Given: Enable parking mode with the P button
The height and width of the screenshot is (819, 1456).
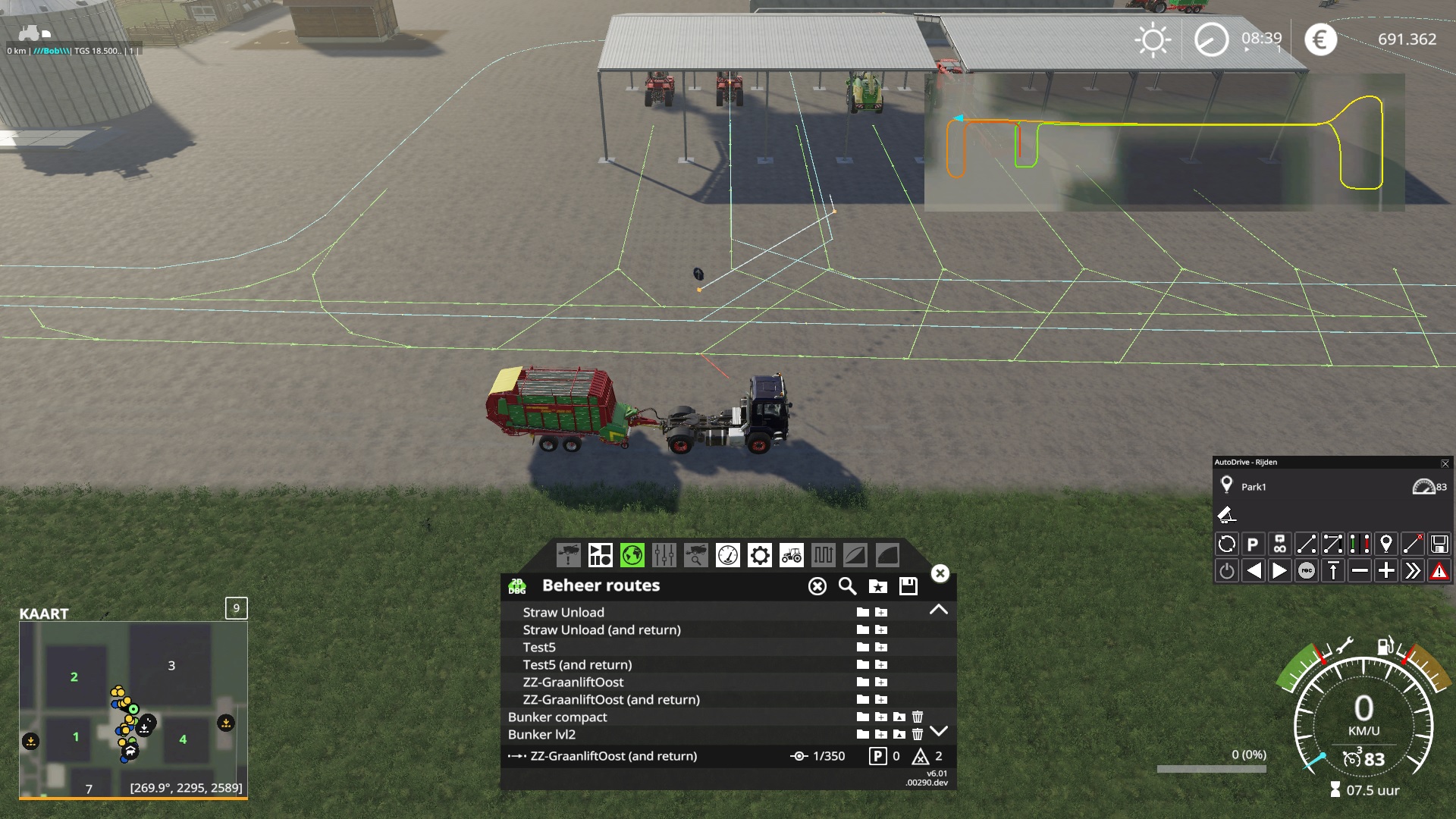Looking at the screenshot, I should point(1253,543).
